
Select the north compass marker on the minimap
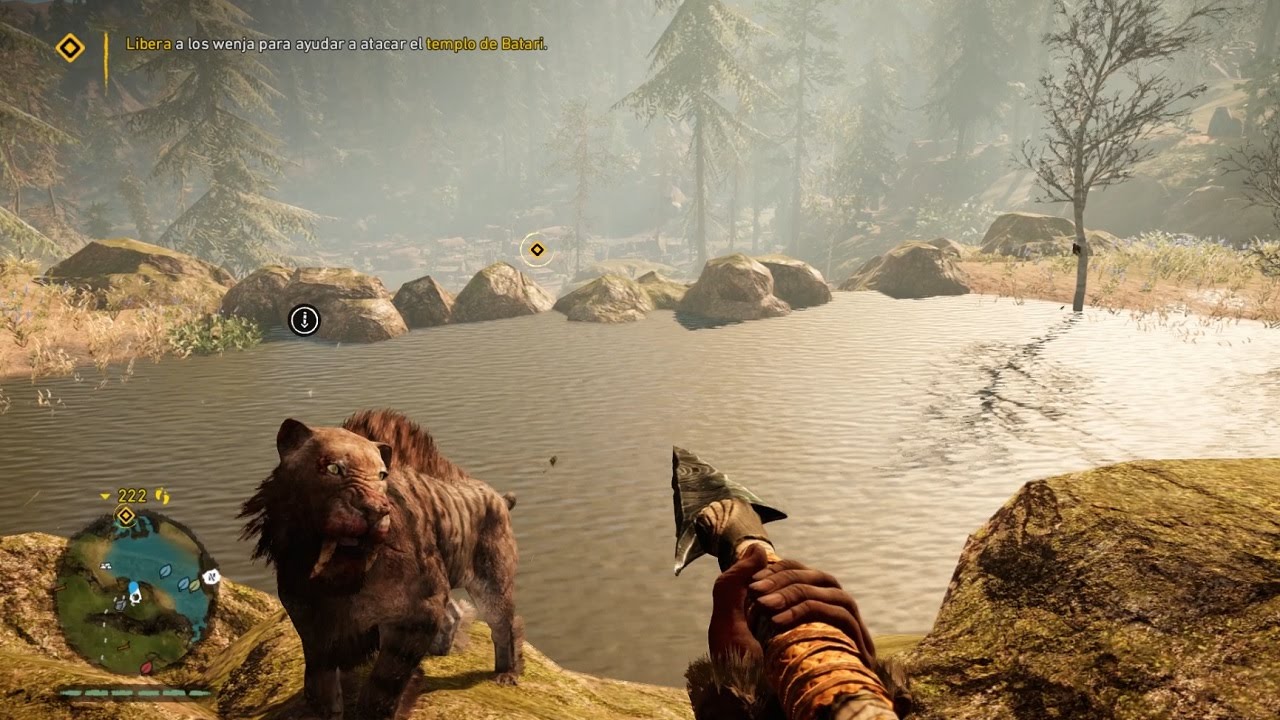pos(211,577)
